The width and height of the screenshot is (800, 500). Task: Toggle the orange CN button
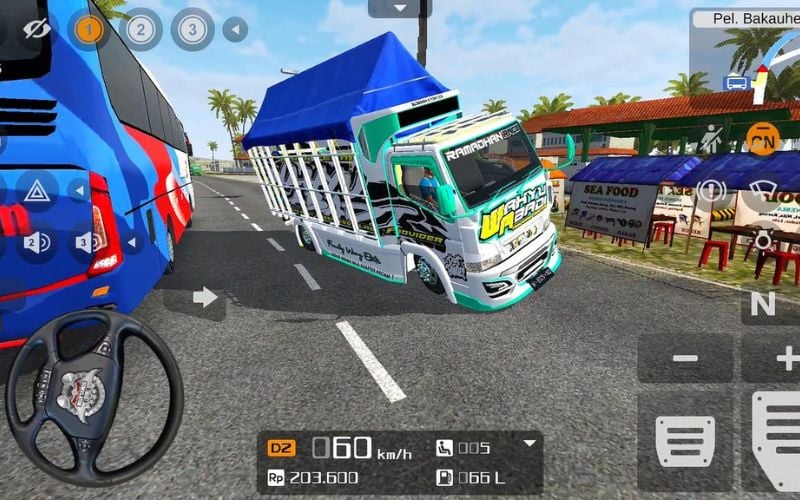click(x=763, y=138)
